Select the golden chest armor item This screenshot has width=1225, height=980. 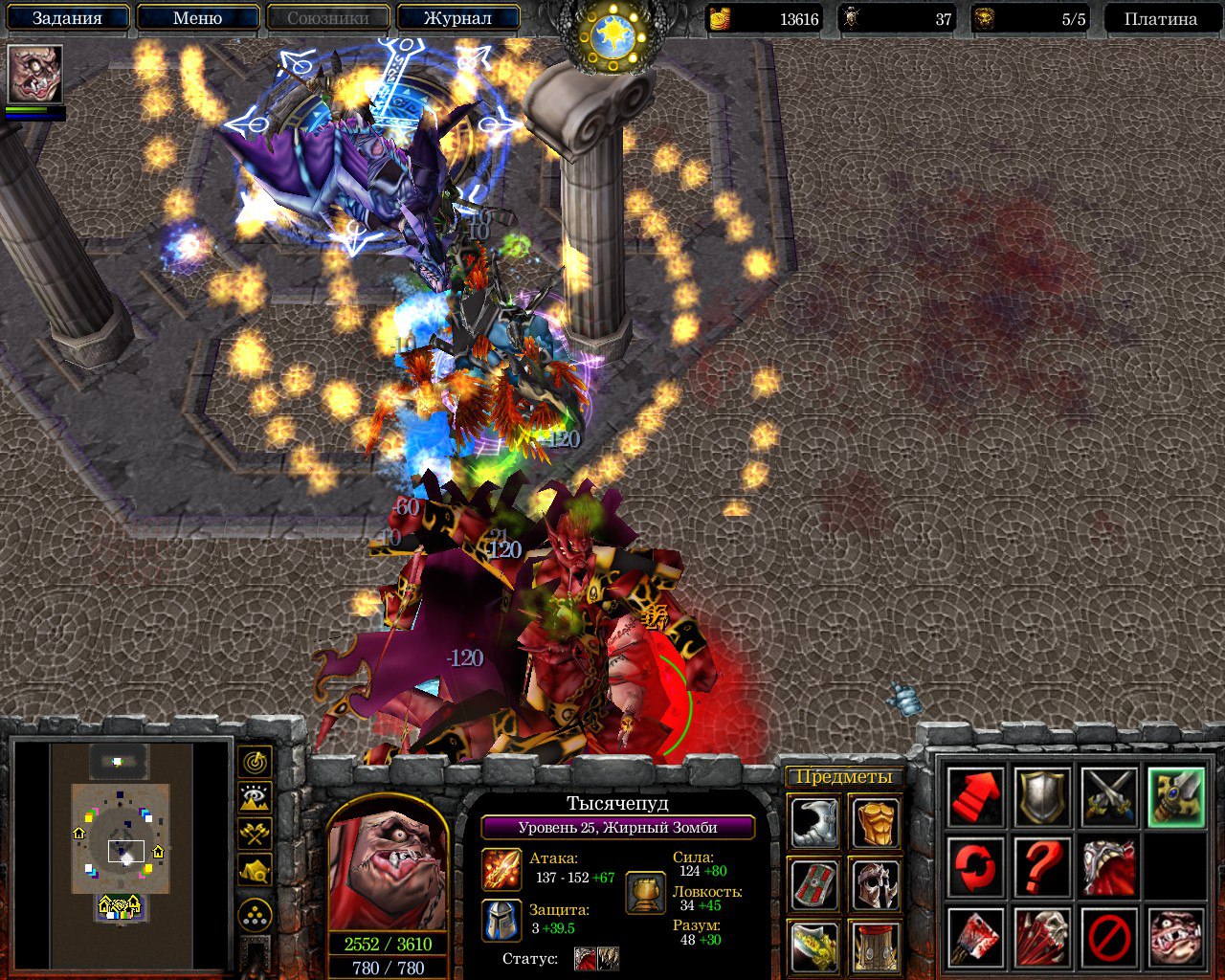coord(874,822)
